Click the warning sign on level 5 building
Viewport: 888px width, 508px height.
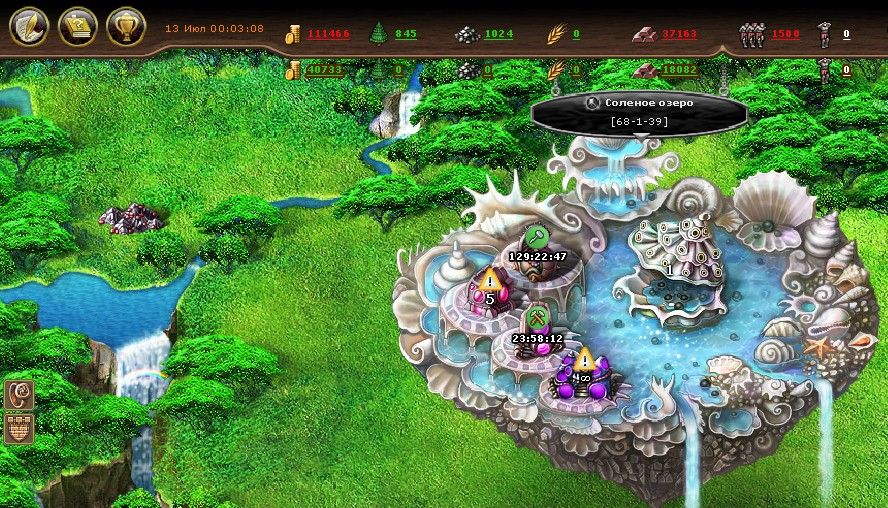(489, 280)
